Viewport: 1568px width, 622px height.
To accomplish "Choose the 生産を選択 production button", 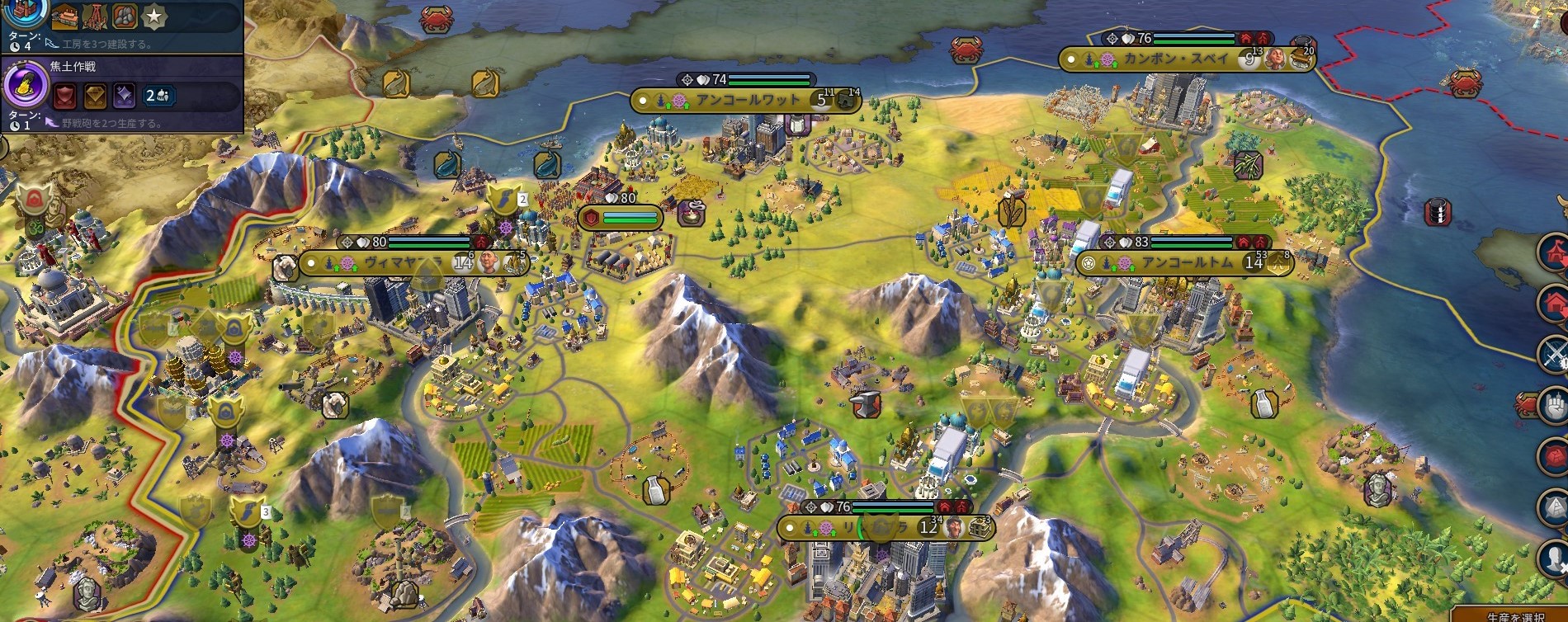I will pos(1515,615).
